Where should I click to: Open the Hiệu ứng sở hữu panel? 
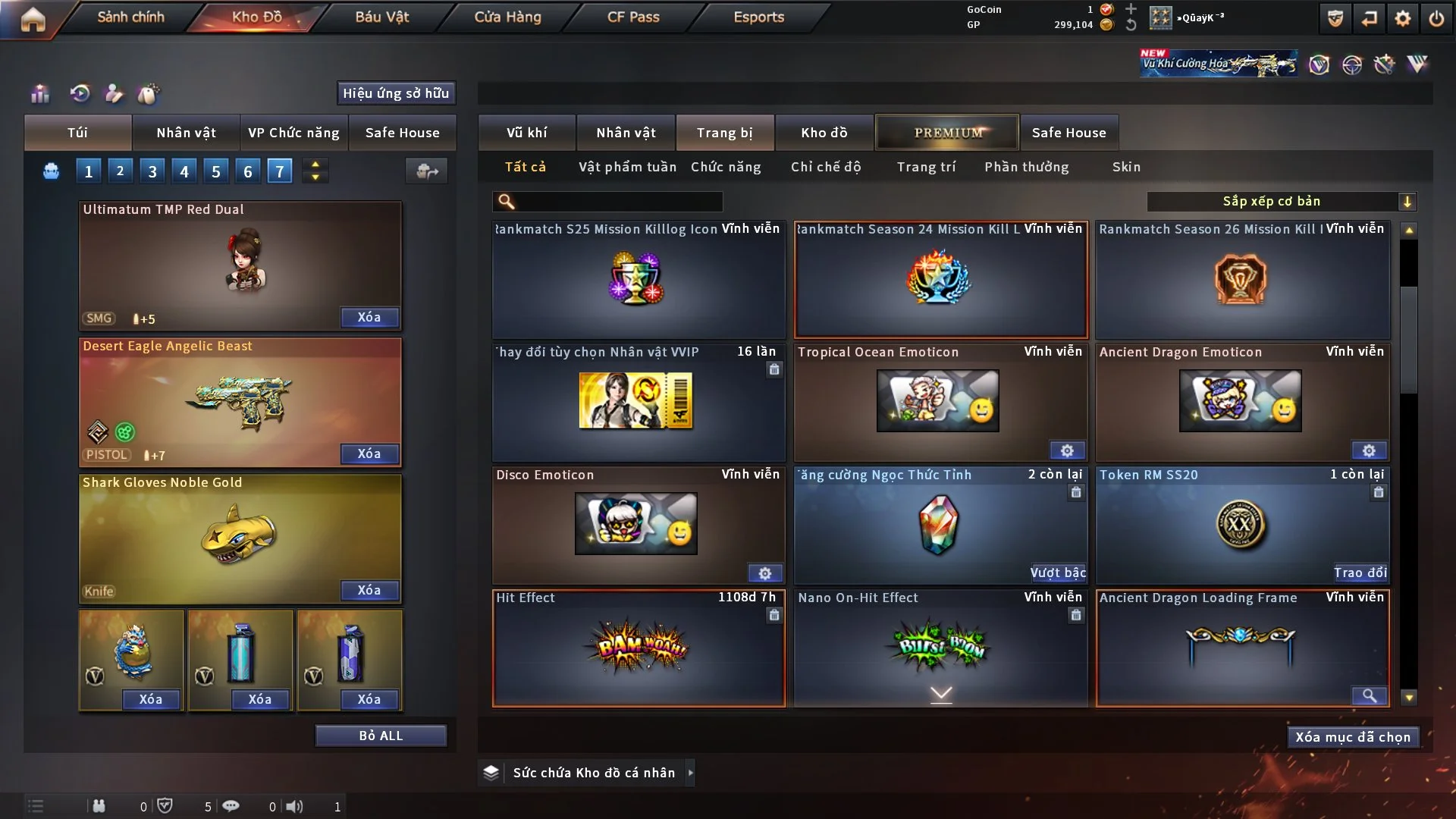396,93
